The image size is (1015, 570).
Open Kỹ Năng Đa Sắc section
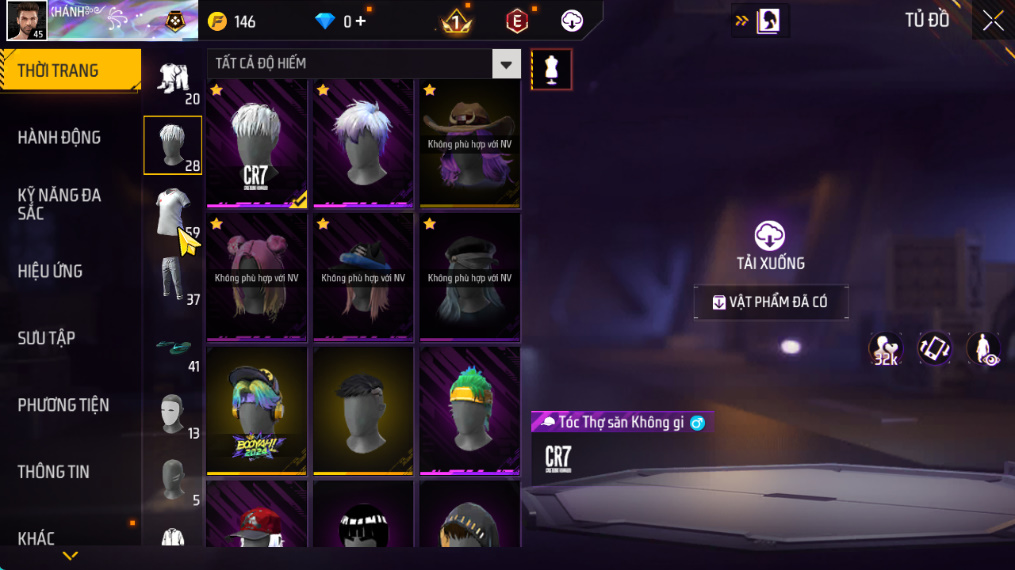60,204
